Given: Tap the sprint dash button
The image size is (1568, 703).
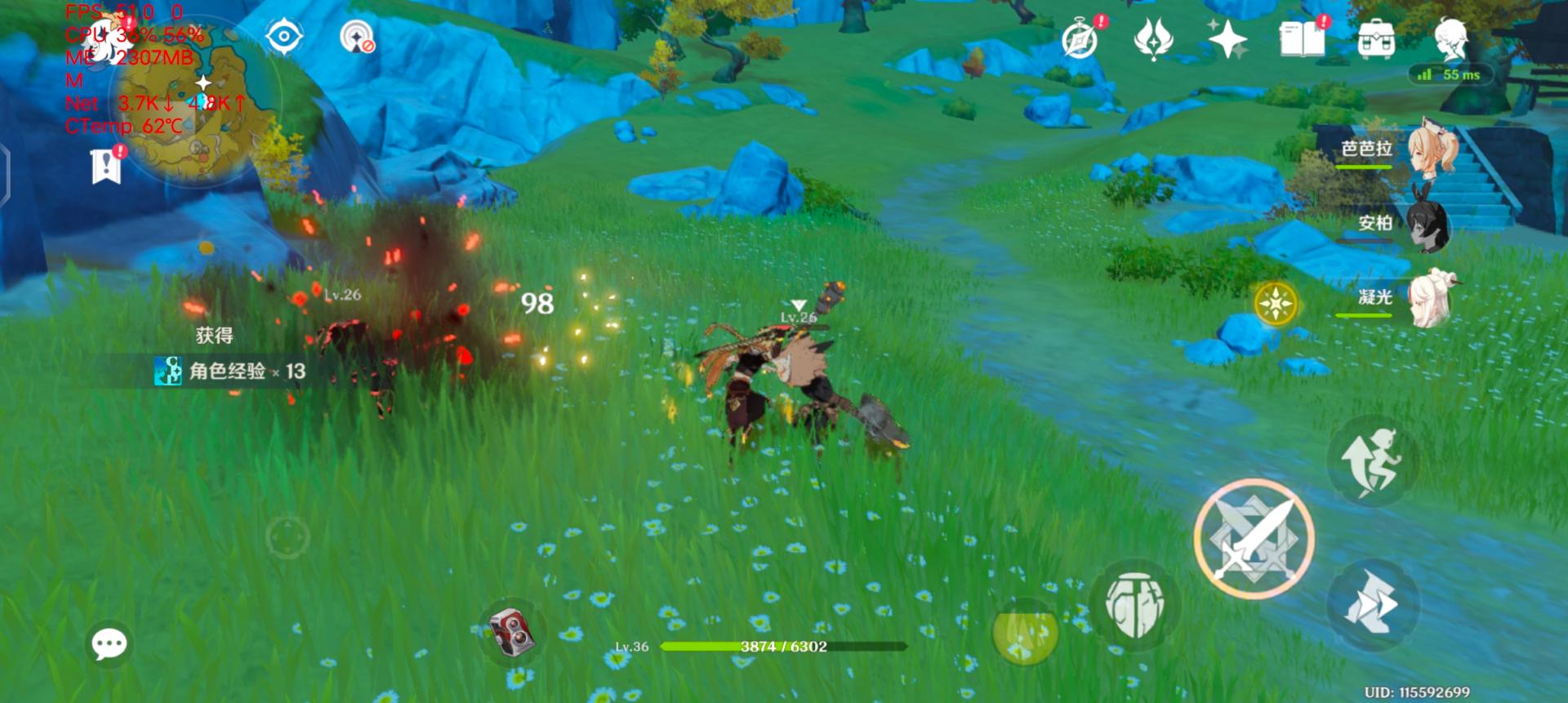Looking at the screenshot, I should point(1373,604).
